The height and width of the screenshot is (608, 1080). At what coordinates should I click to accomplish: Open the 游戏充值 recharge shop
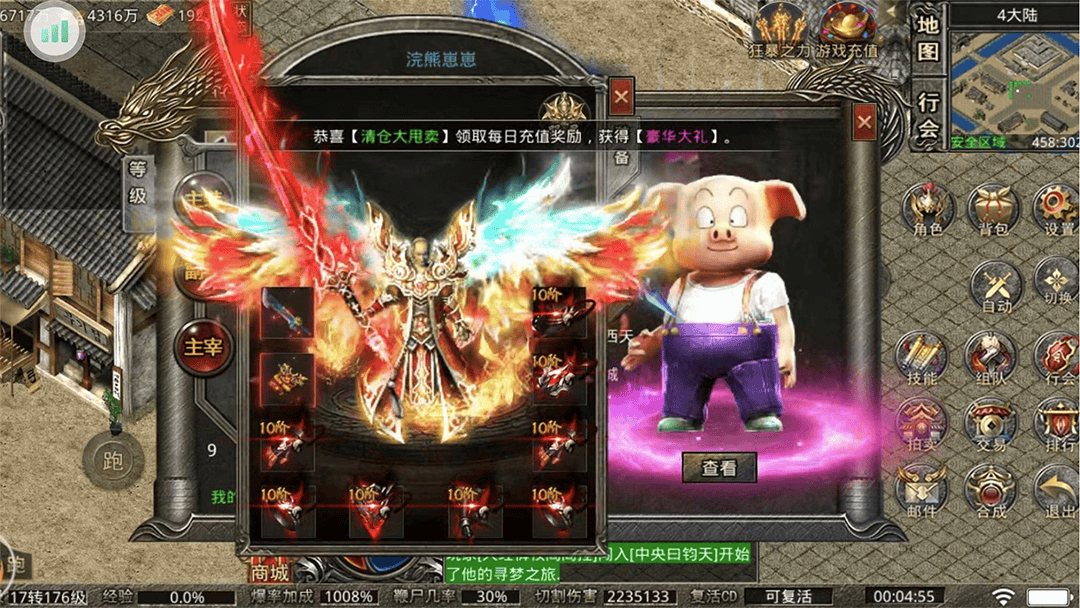point(848,28)
